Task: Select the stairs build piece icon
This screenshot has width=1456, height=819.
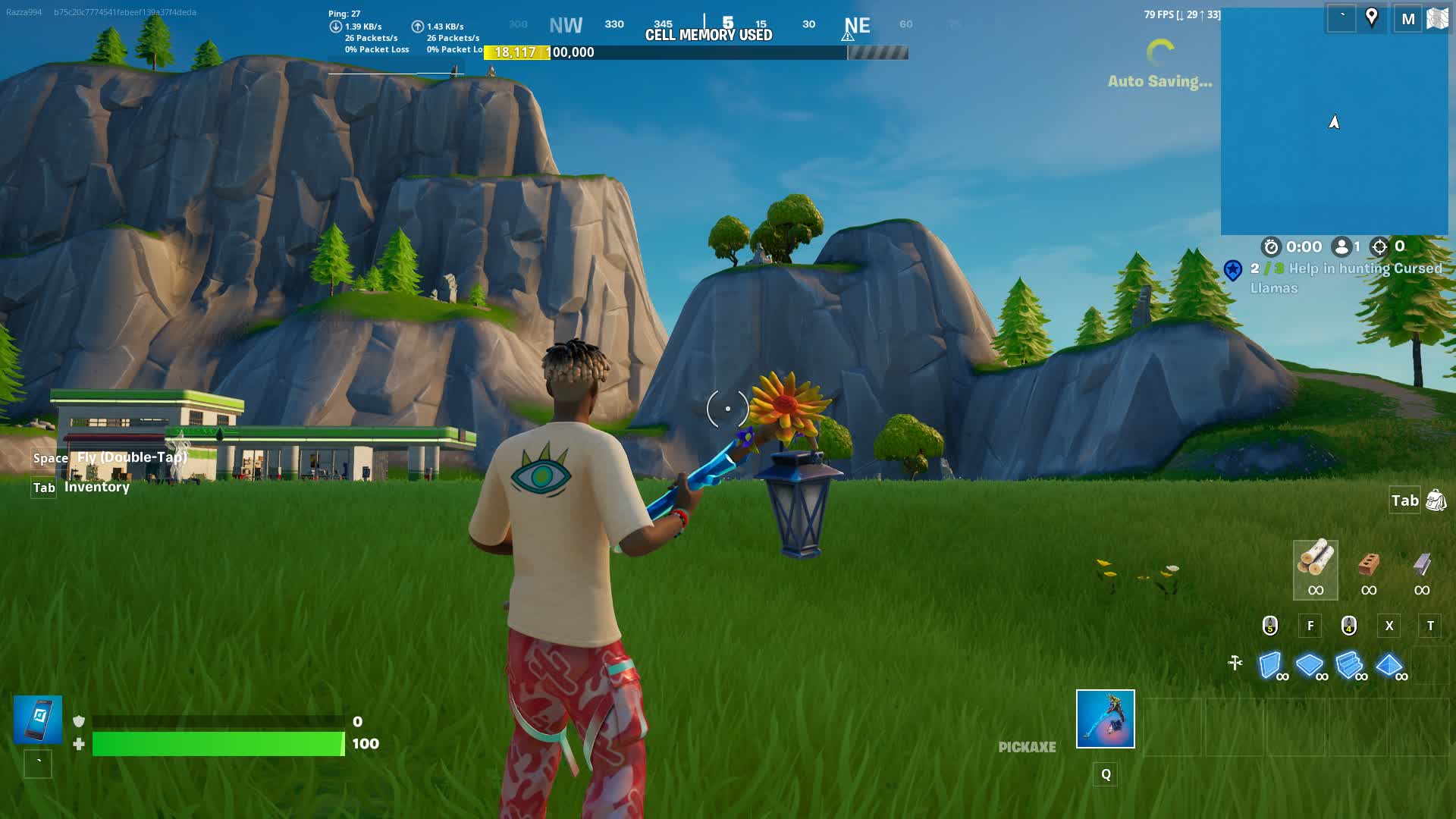Action: (1351, 663)
